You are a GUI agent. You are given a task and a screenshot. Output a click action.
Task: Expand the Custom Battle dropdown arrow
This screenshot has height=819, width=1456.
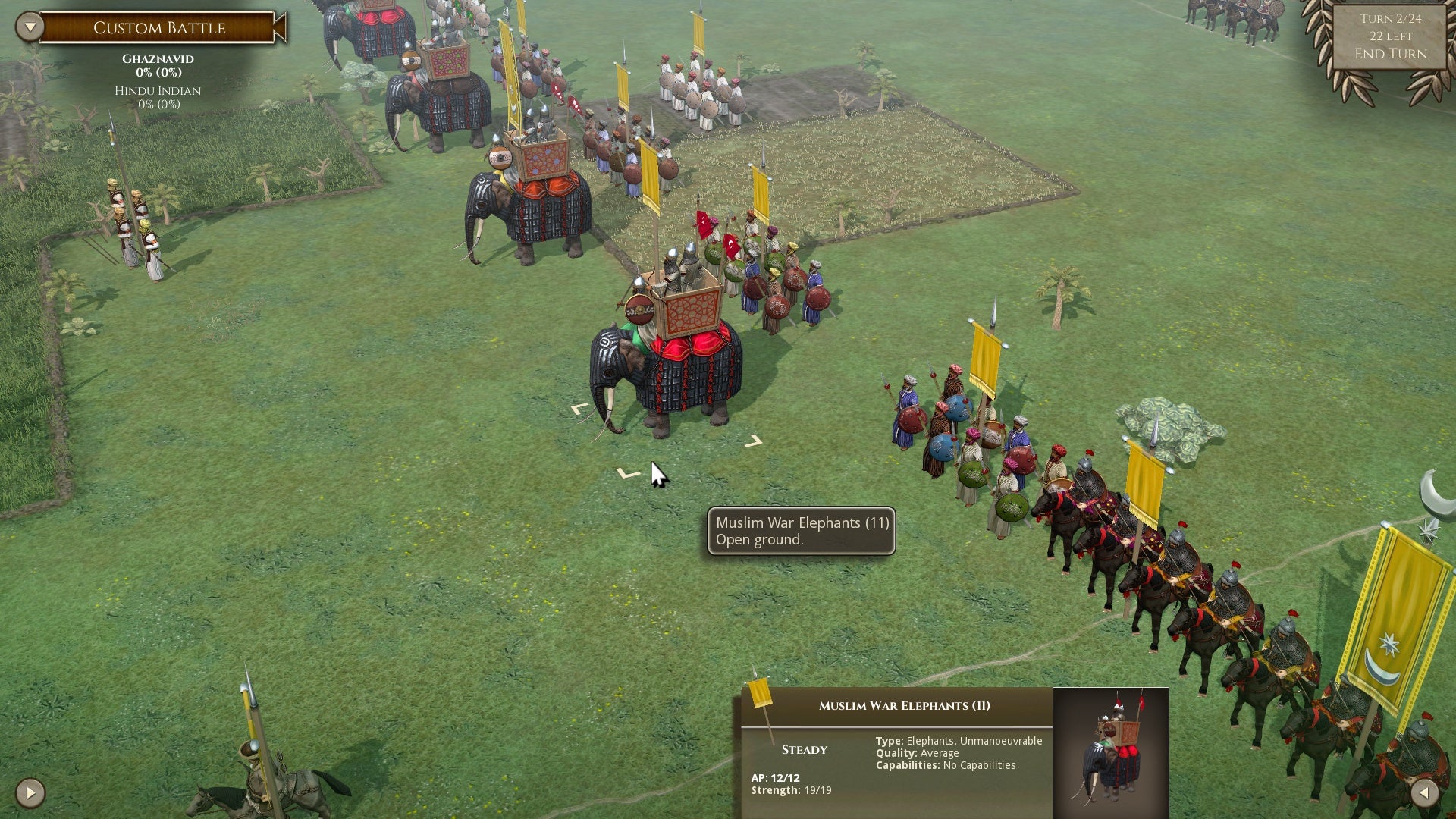[x=30, y=27]
